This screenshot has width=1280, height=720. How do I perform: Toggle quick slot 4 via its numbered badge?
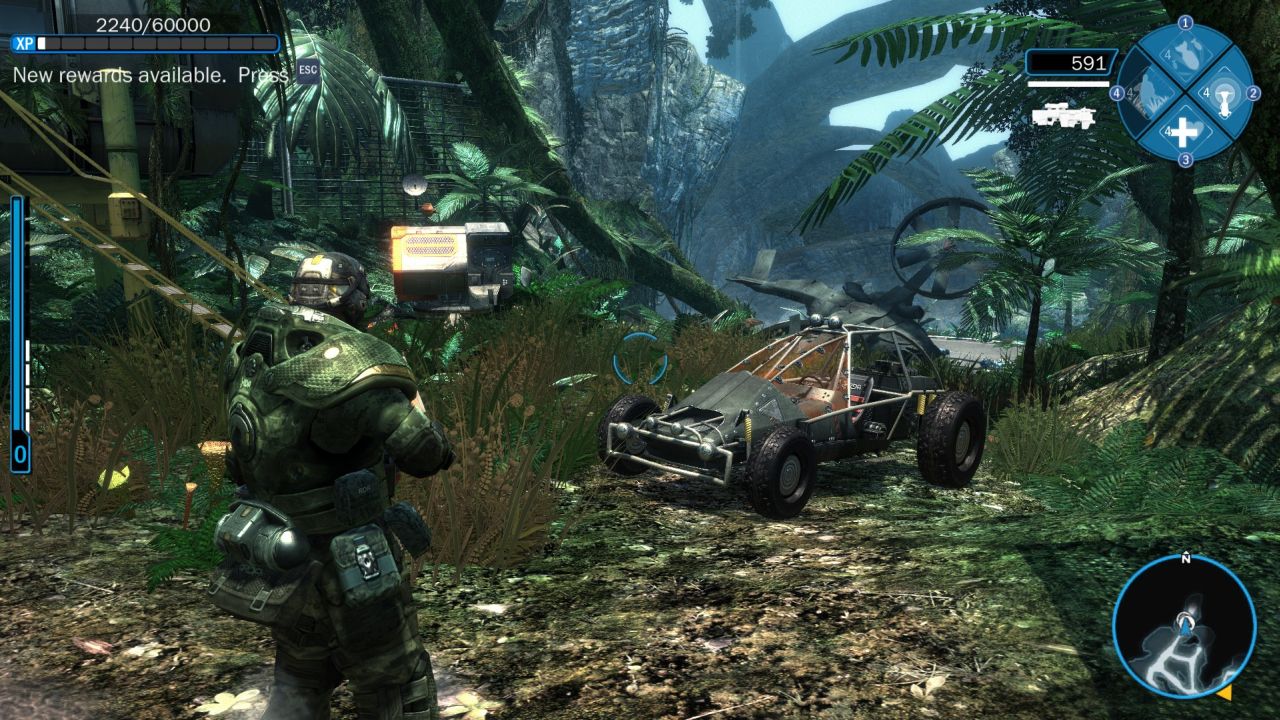pyautogui.click(x=1117, y=92)
